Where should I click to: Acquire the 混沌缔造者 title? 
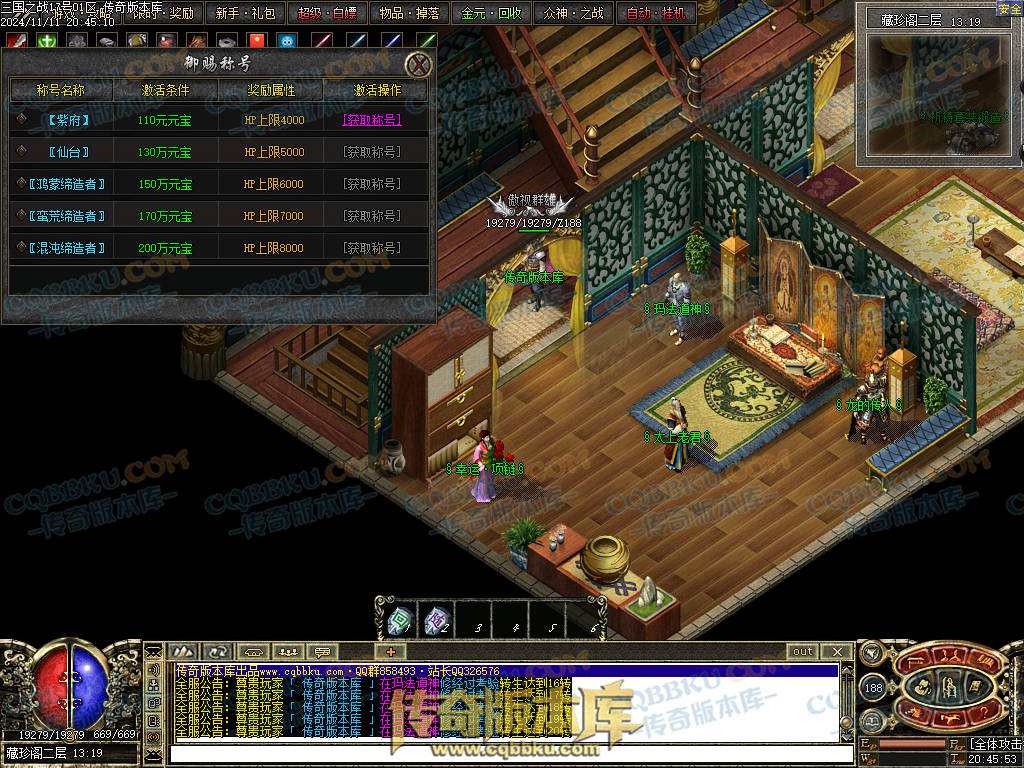372,248
